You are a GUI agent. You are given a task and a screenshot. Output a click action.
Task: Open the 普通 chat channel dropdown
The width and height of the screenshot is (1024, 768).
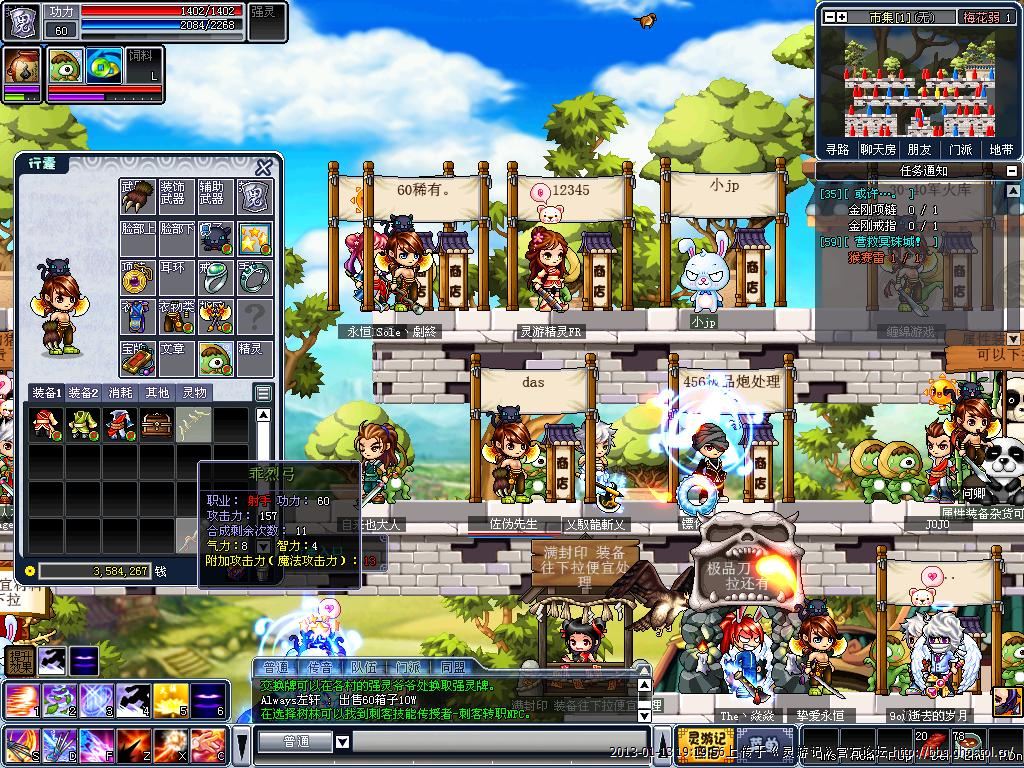point(342,742)
